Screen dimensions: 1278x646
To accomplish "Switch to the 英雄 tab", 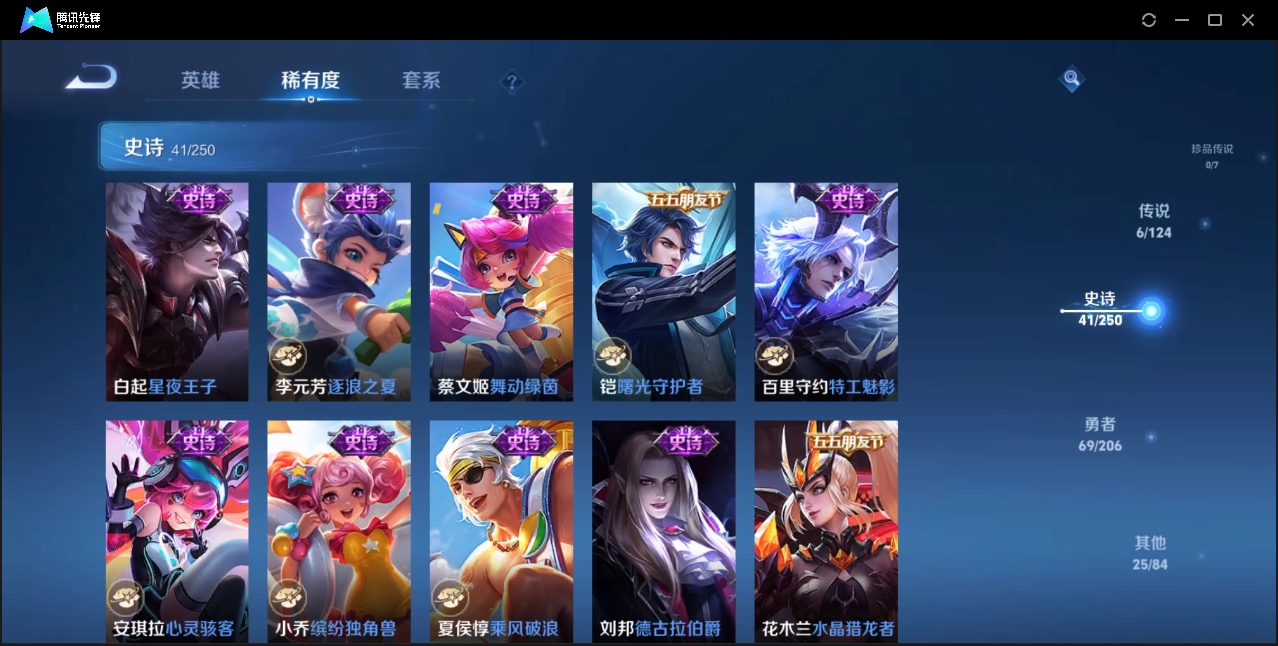I will click(x=200, y=81).
